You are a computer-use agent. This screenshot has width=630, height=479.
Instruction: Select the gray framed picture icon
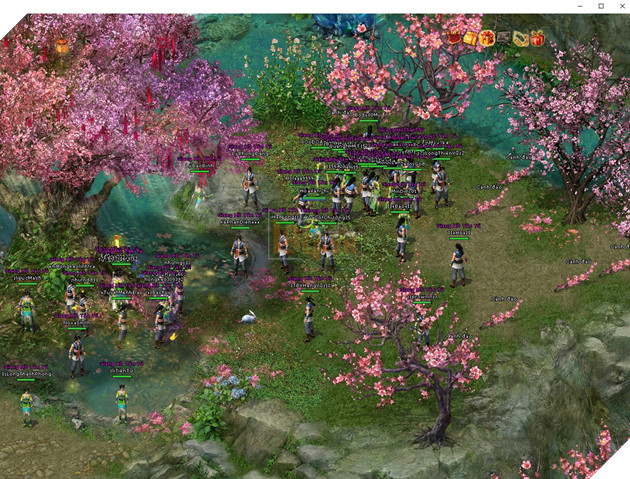point(504,38)
